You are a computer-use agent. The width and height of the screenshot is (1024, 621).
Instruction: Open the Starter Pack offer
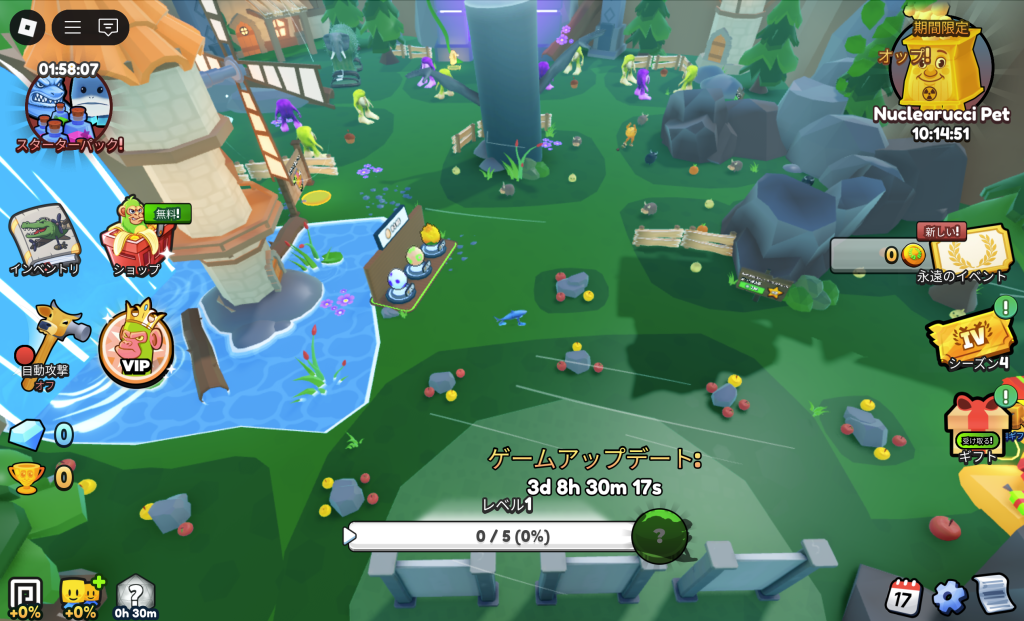click(x=69, y=108)
